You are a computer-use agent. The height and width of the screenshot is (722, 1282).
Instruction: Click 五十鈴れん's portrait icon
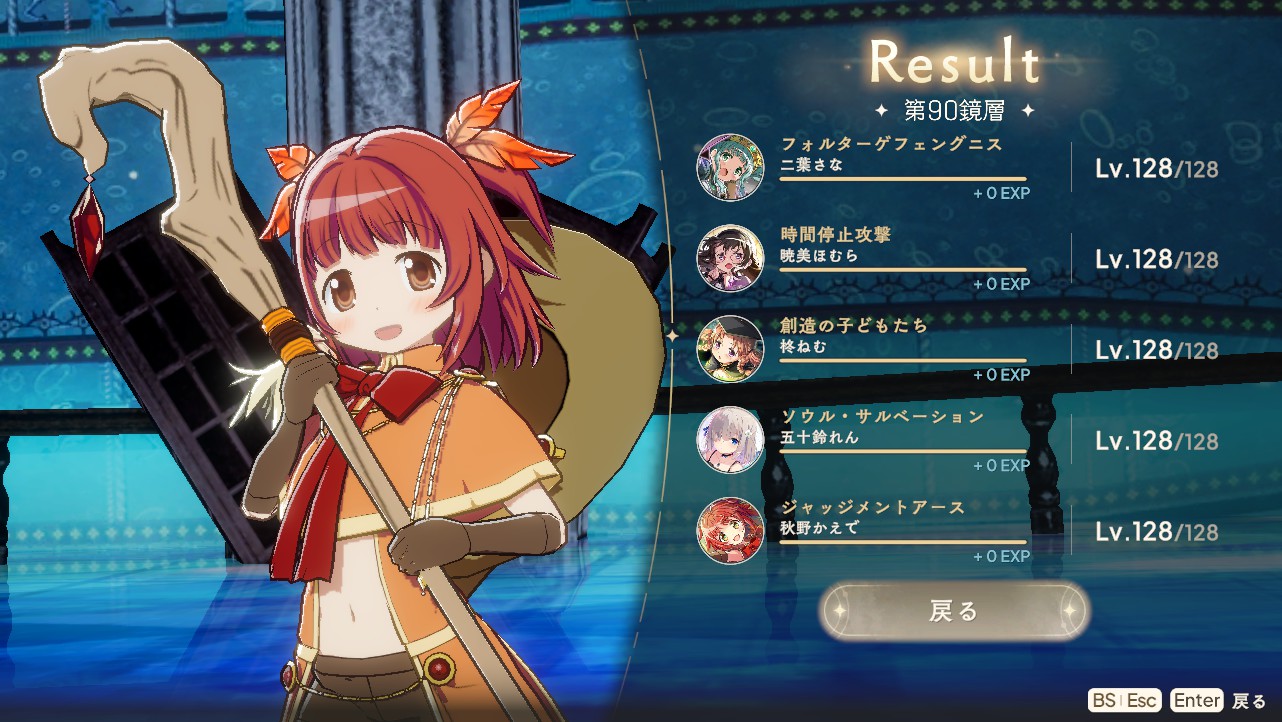pos(730,440)
